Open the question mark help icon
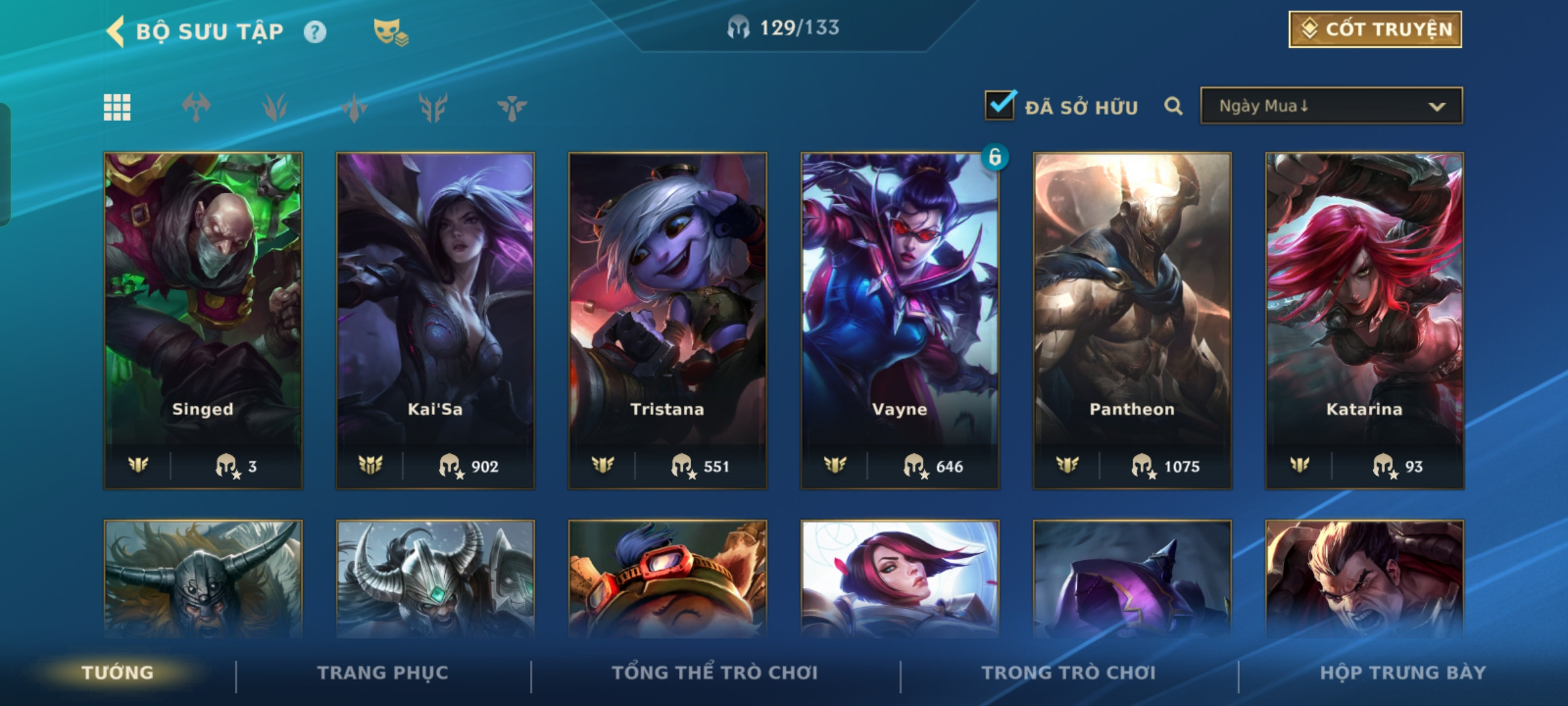Image resolution: width=1568 pixels, height=706 pixels. (x=315, y=32)
